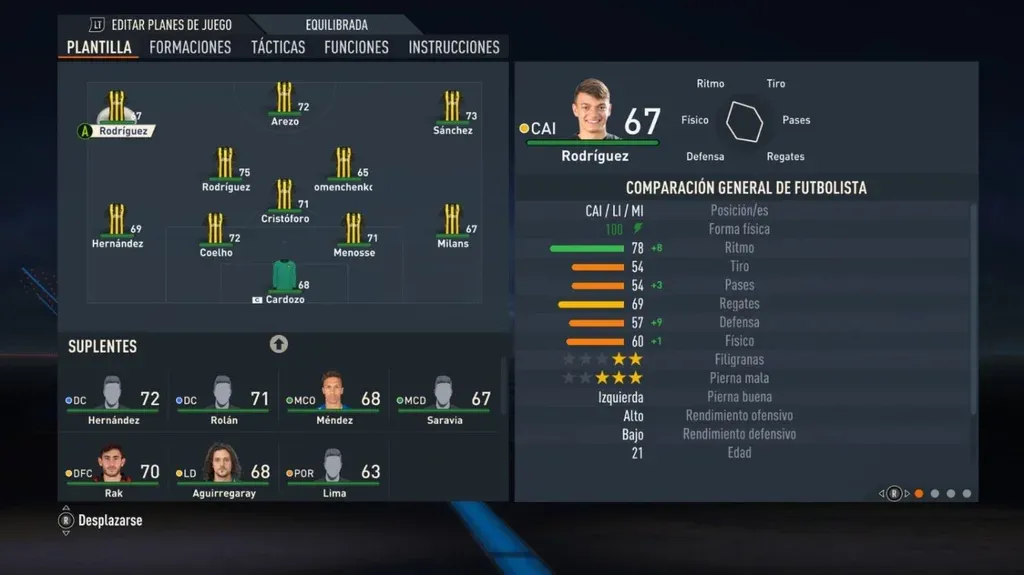Select right back Milans

[x=452, y=224]
